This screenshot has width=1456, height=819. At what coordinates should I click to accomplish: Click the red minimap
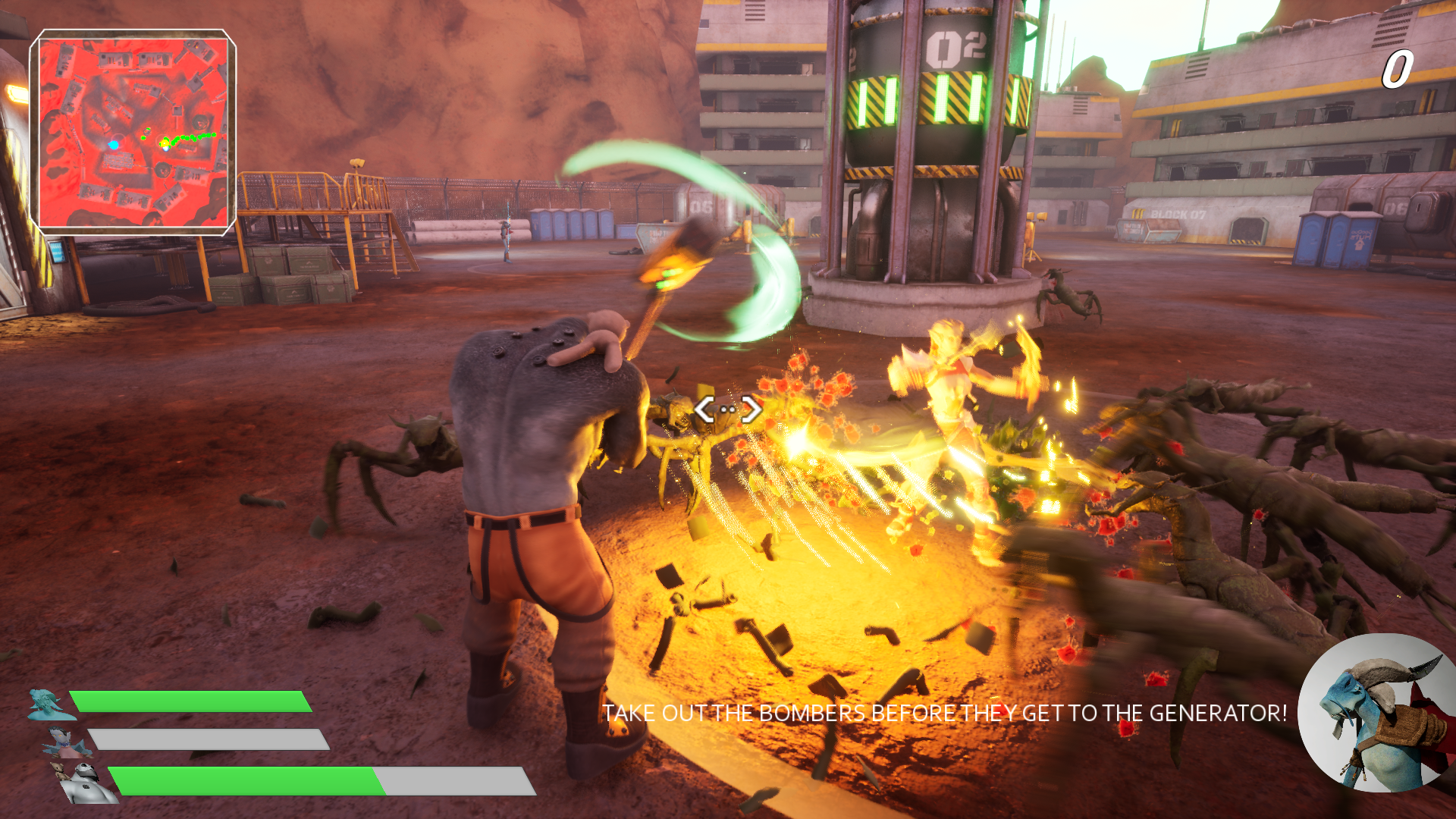click(x=133, y=133)
